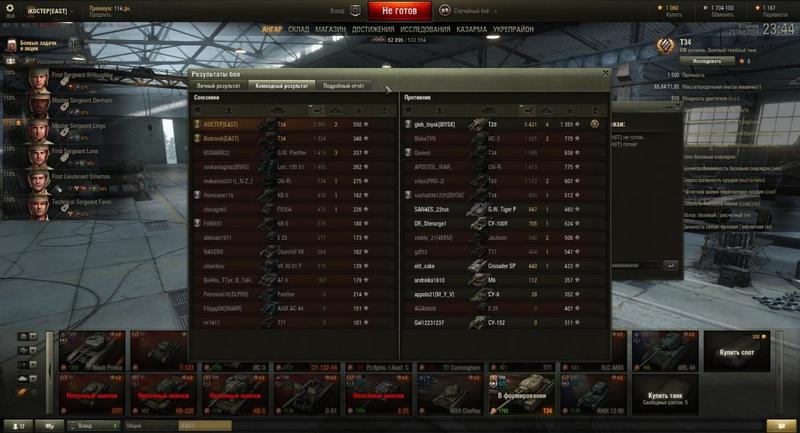Select the "Командный результат" tab
The width and height of the screenshot is (800, 433).
point(281,86)
